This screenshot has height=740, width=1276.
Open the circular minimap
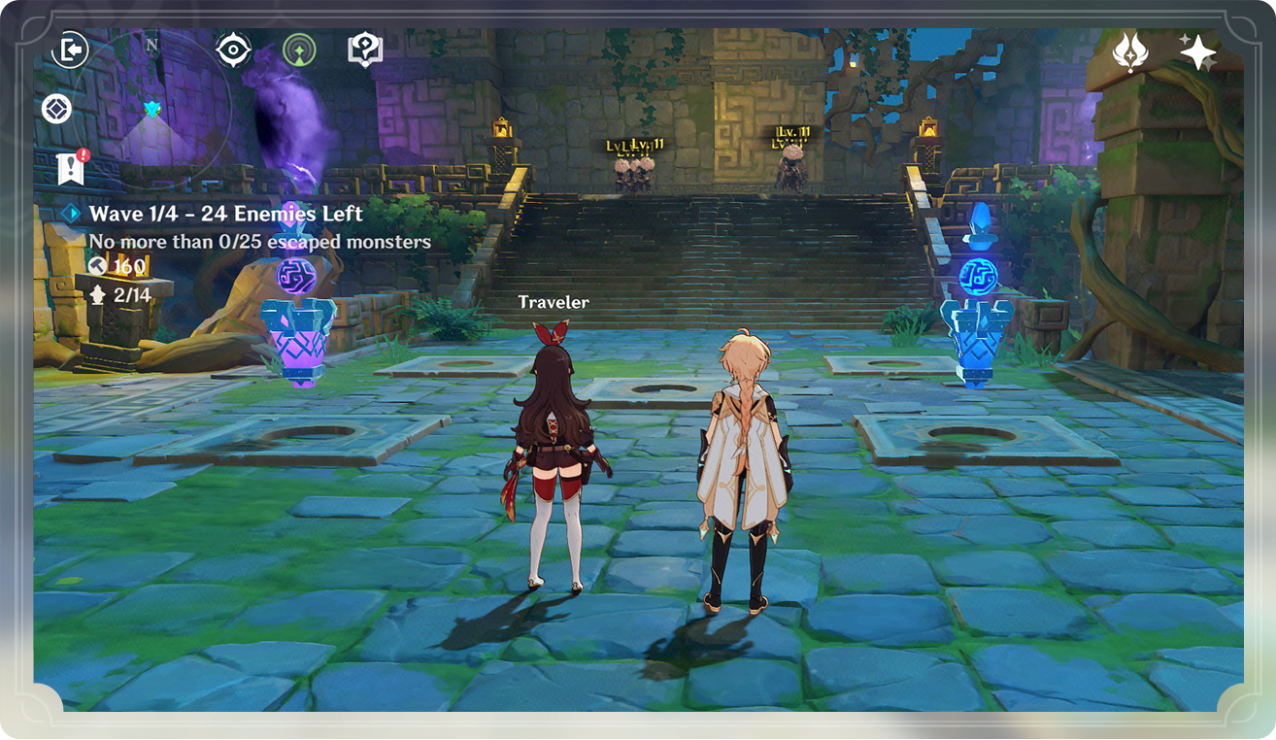(152, 108)
